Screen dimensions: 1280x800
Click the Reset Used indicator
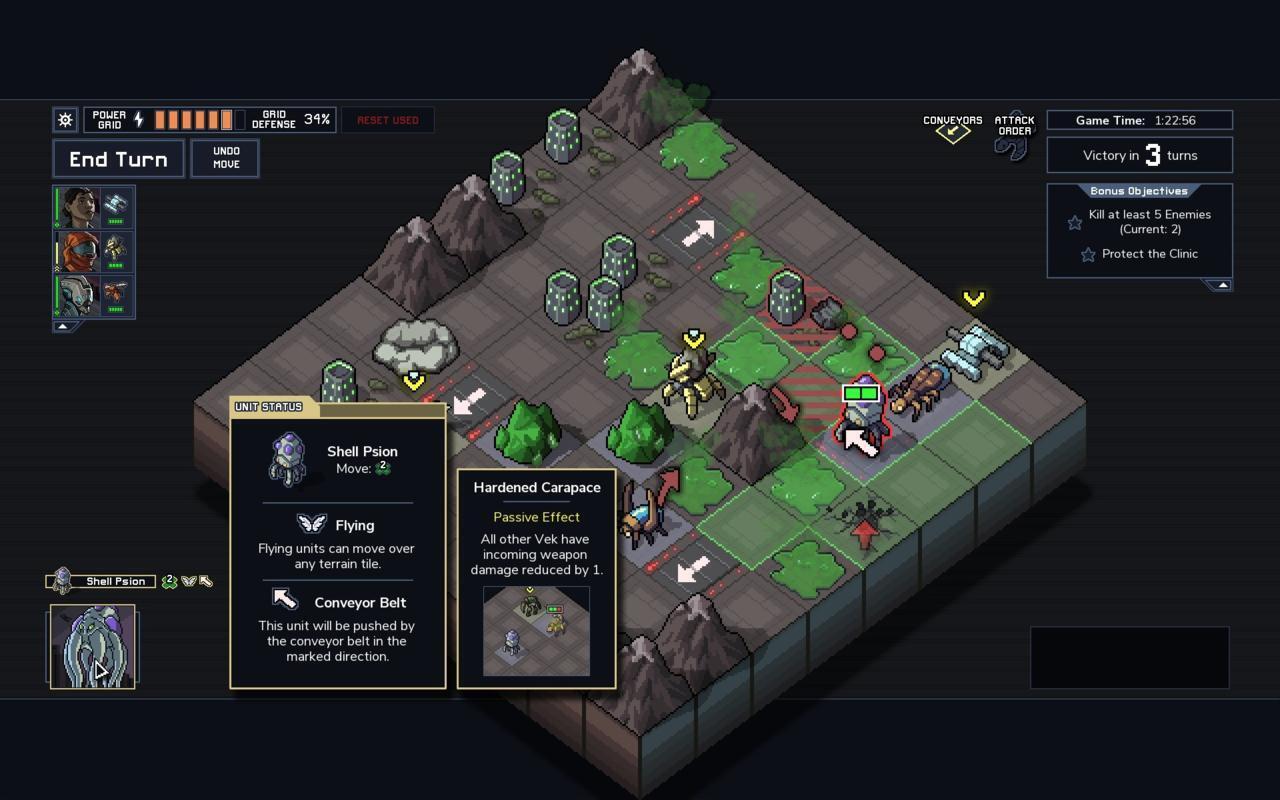388,120
